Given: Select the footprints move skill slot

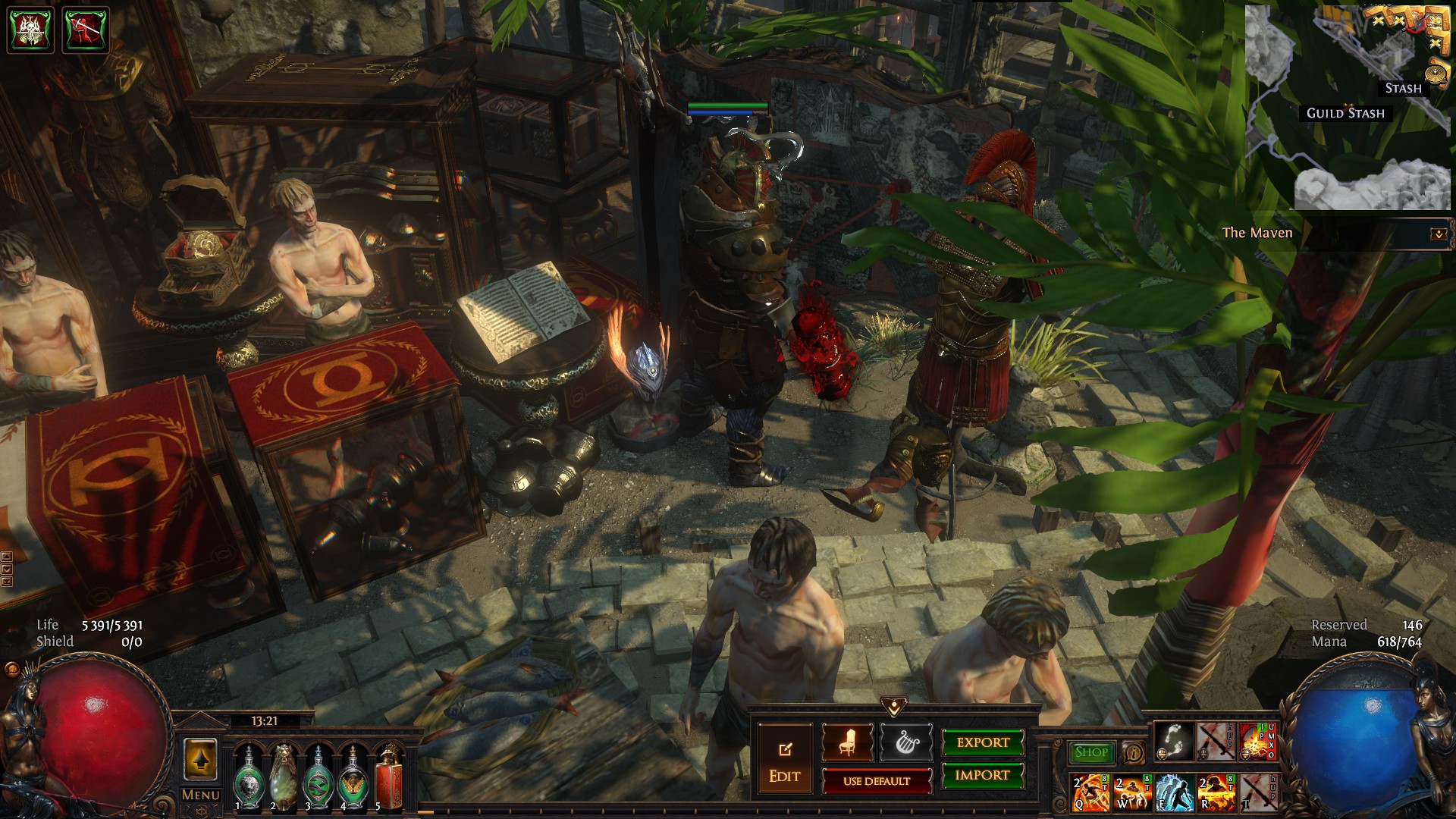Looking at the screenshot, I should (1175, 742).
